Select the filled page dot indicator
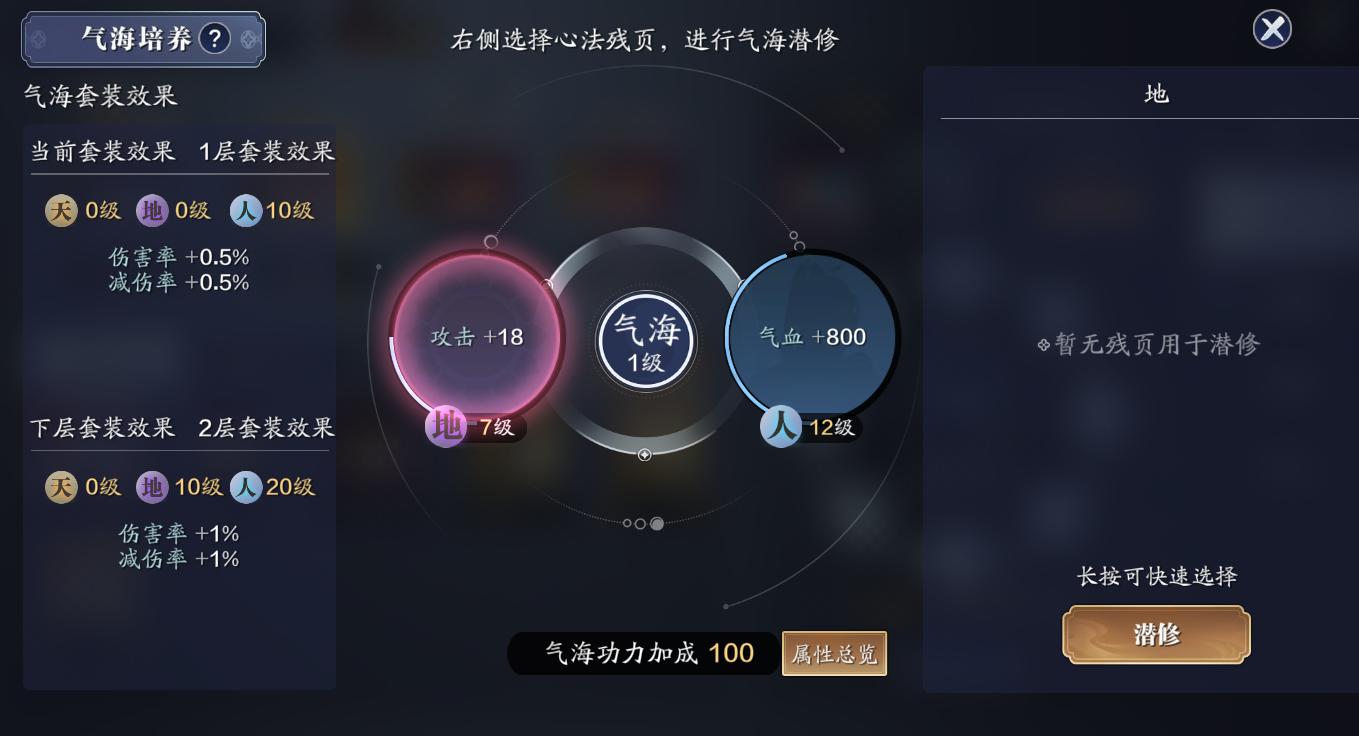 pyautogui.click(x=657, y=523)
